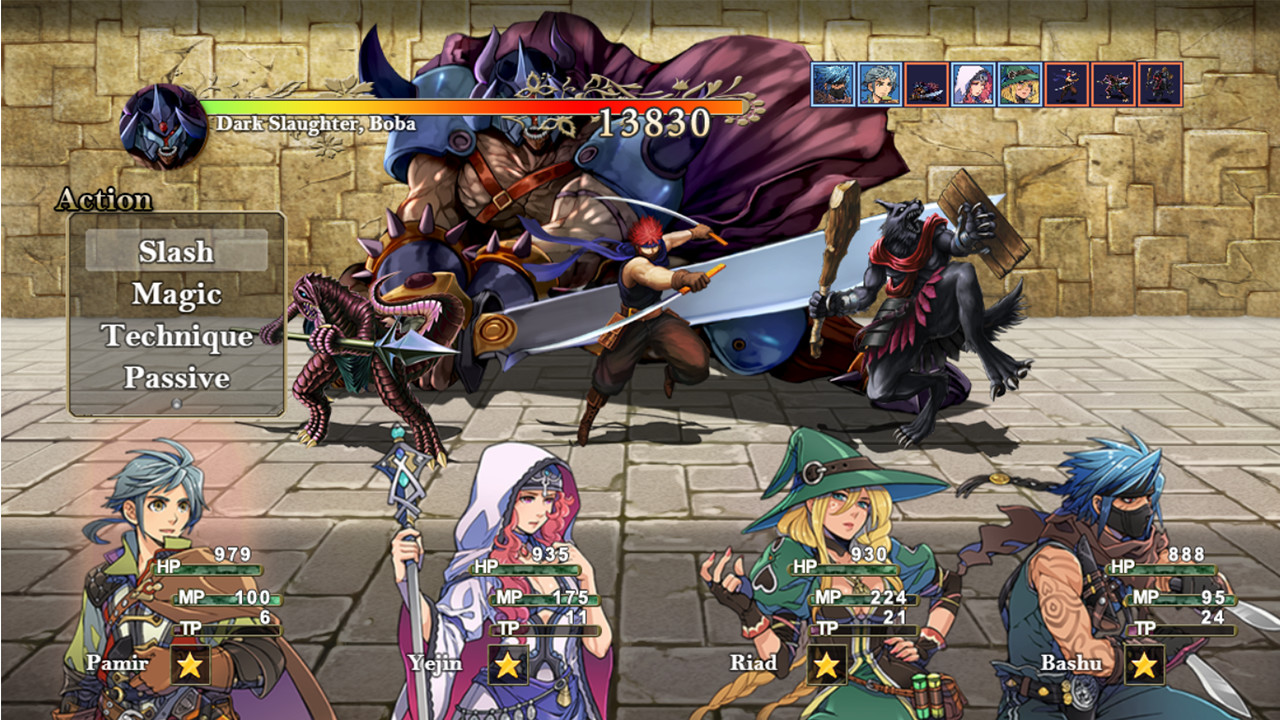This screenshot has width=1280, height=720.
Task: Open the Technique action list
Action: [x=176, y=336]
